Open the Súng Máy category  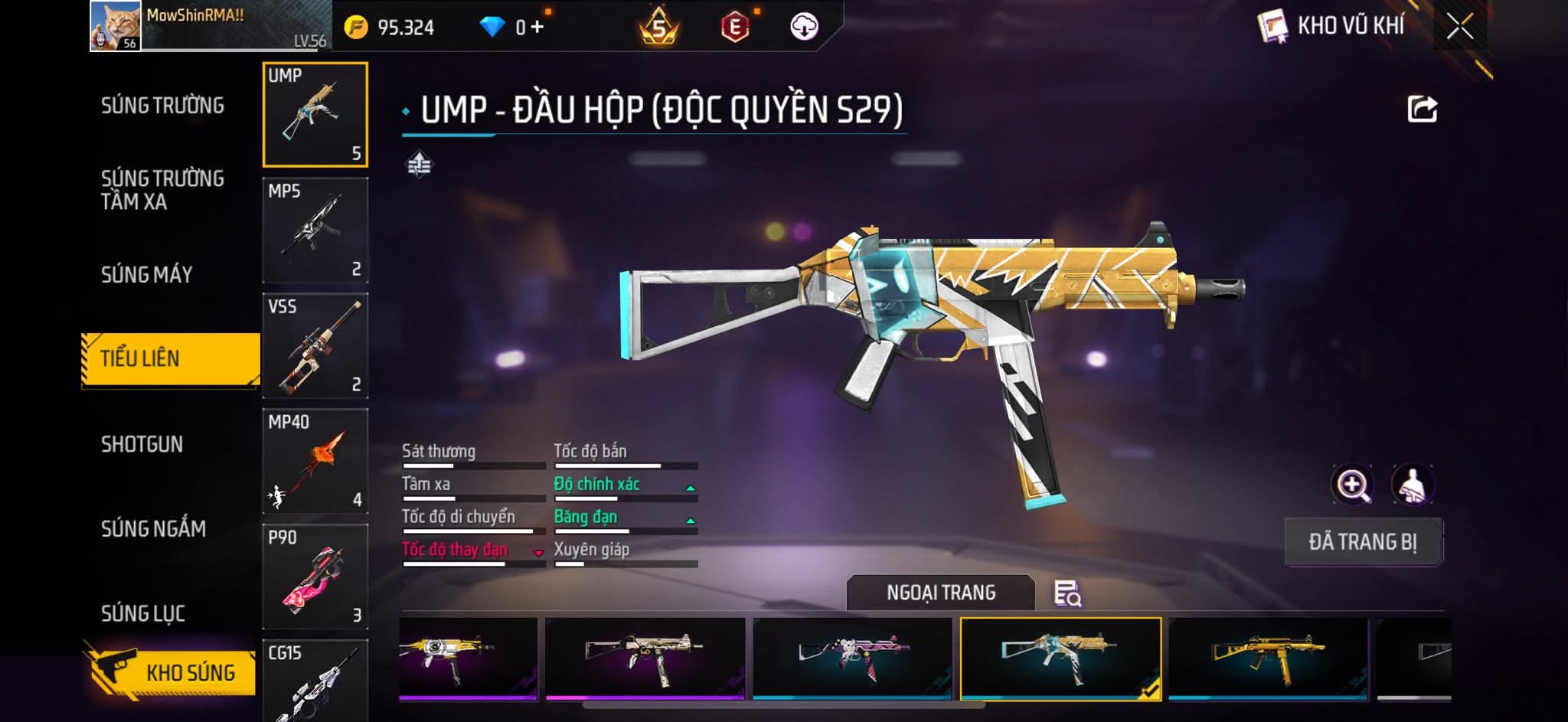pyautogui.click(x=146, y=274)
